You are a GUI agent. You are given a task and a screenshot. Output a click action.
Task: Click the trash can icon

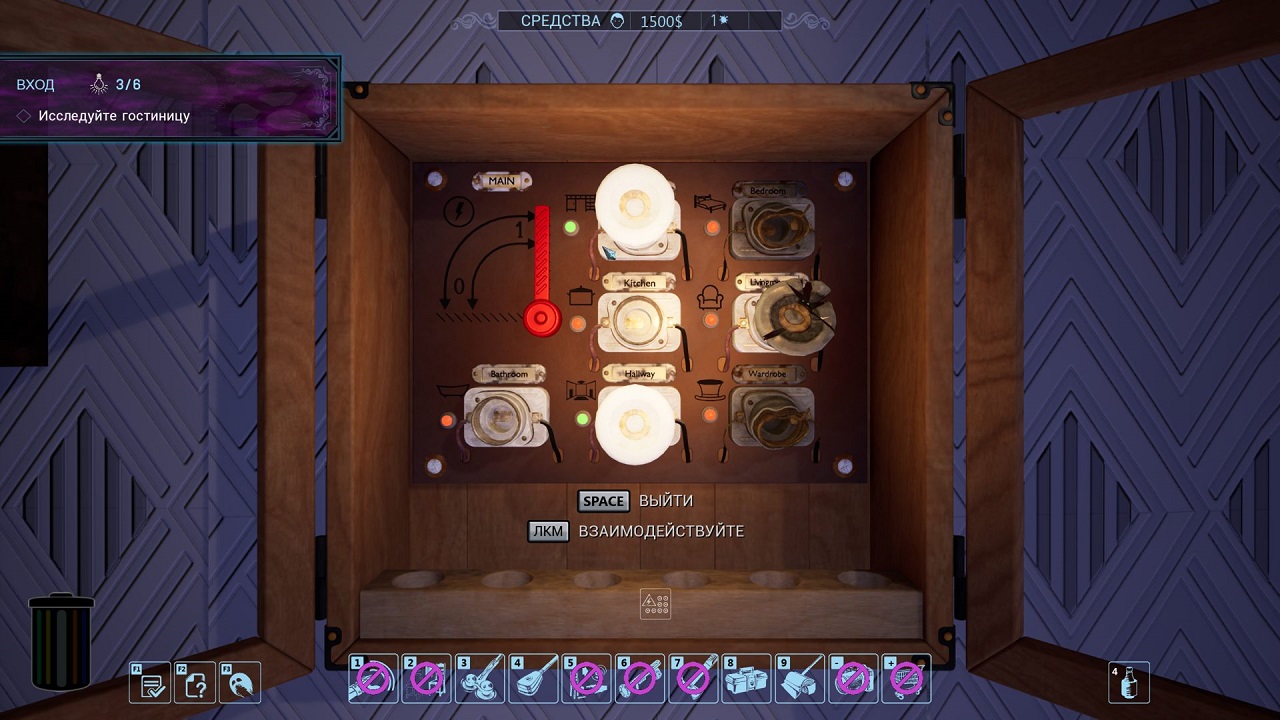pyautogui.click(x=61, y=642)
